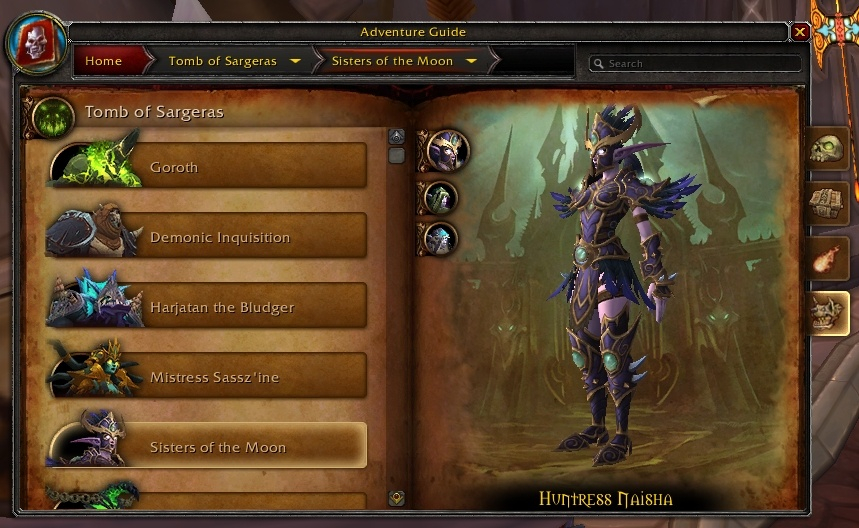Go to the Home breadcrumb
This screenshot has height=528, width=859.
pyautogui.click(x=104, y=61)
